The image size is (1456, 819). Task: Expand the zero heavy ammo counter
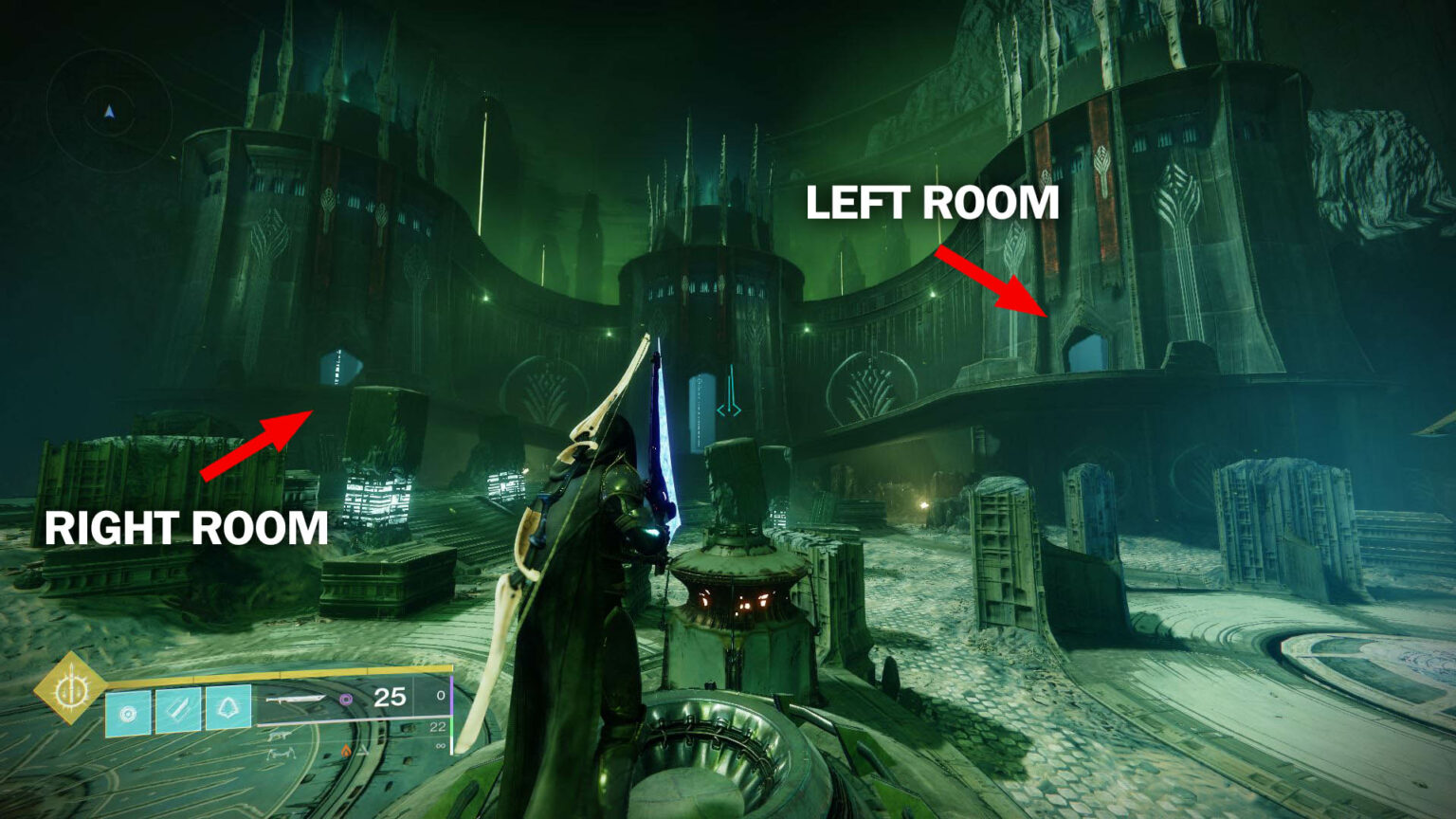click(444, 697)
